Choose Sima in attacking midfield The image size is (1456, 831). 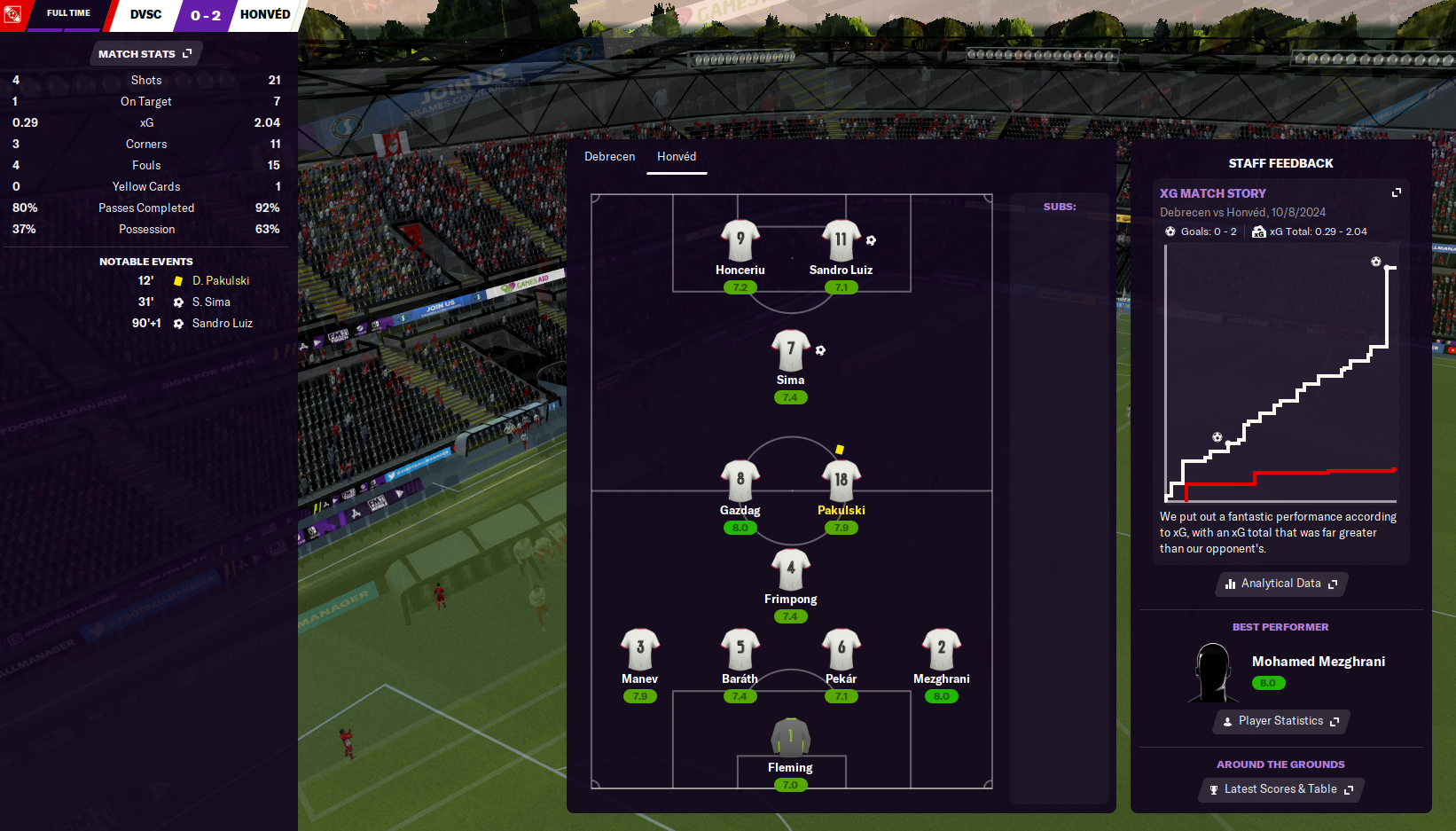(790, 351)
